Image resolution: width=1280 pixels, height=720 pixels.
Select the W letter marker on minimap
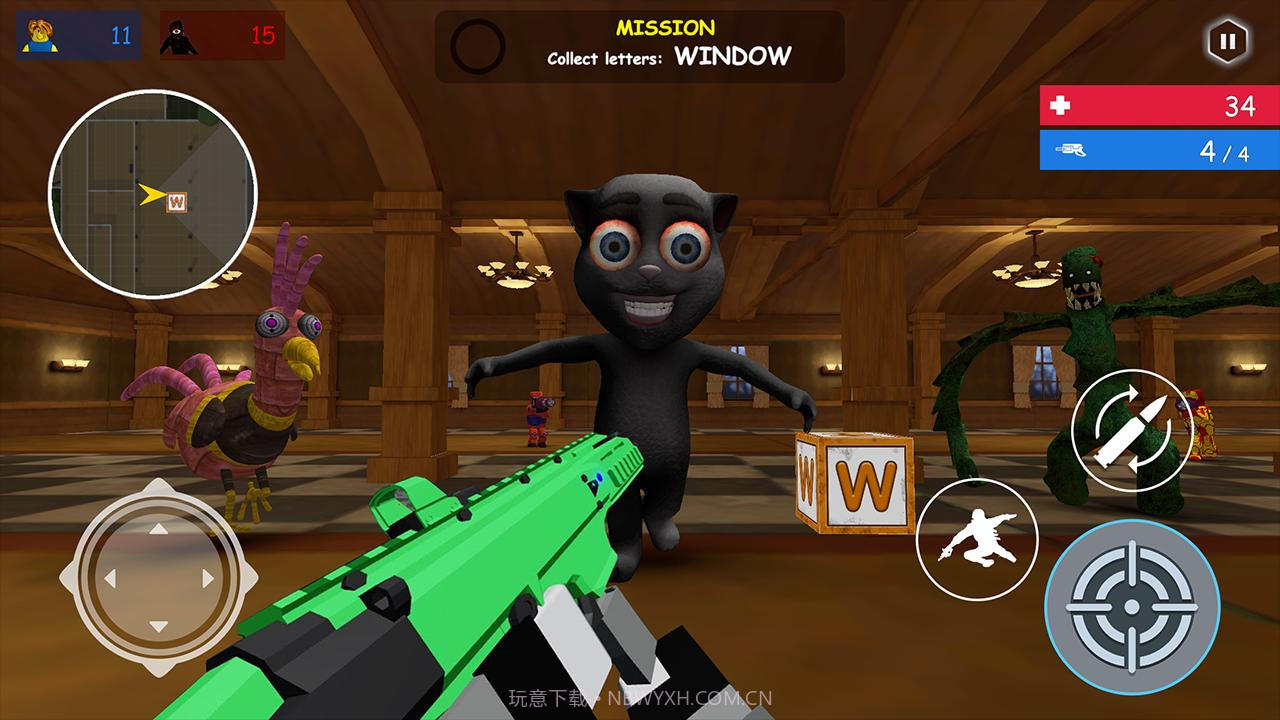[178, 201]
